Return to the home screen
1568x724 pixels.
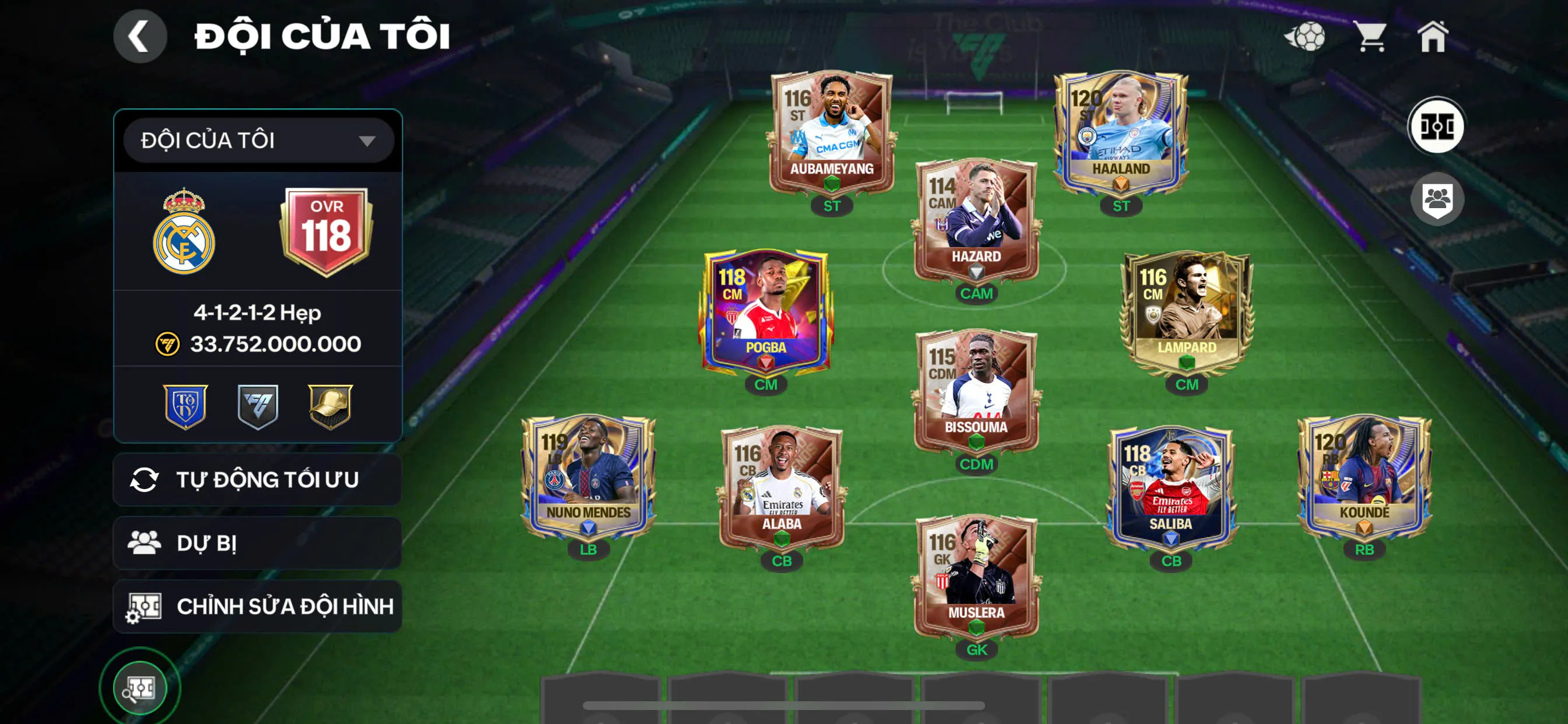[1433, 37]
